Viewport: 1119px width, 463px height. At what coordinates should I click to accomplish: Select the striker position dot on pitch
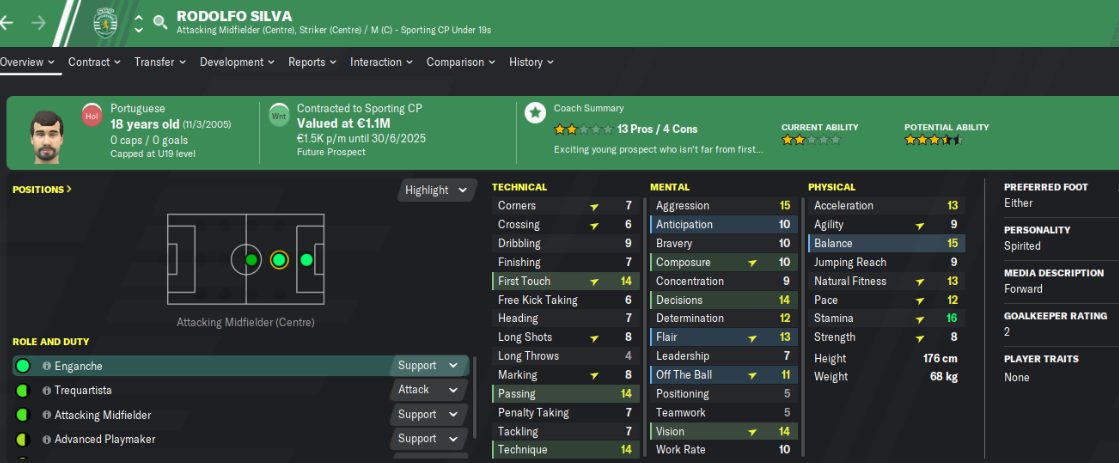[x=306, y=260]
